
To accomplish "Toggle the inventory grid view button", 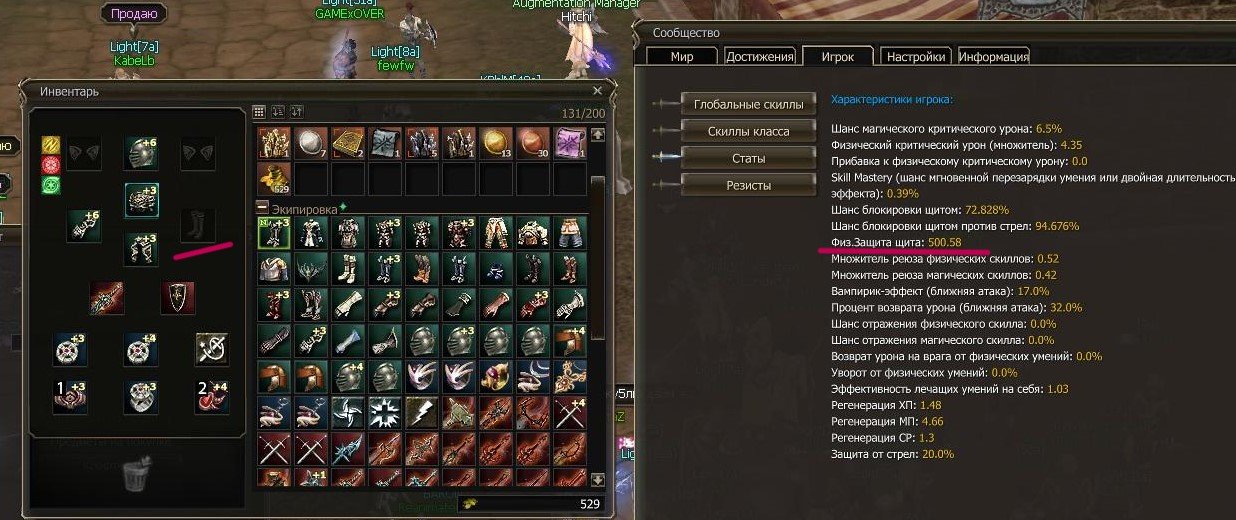I will coord(259,112).
